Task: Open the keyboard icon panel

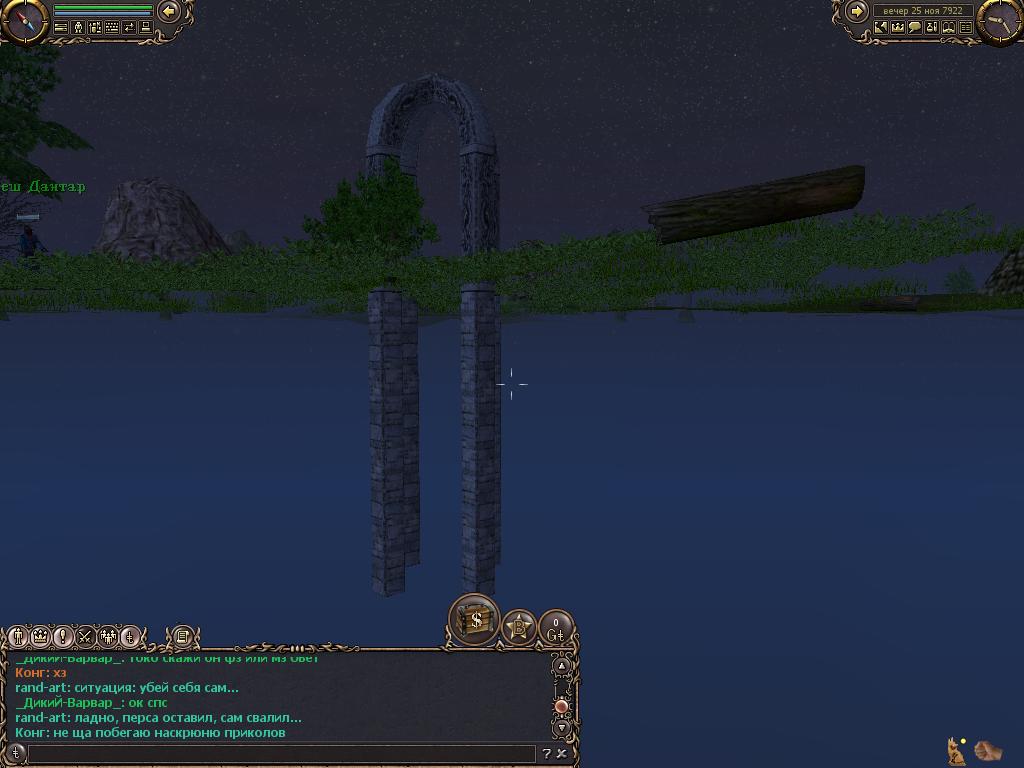Action: pos(112,28)
